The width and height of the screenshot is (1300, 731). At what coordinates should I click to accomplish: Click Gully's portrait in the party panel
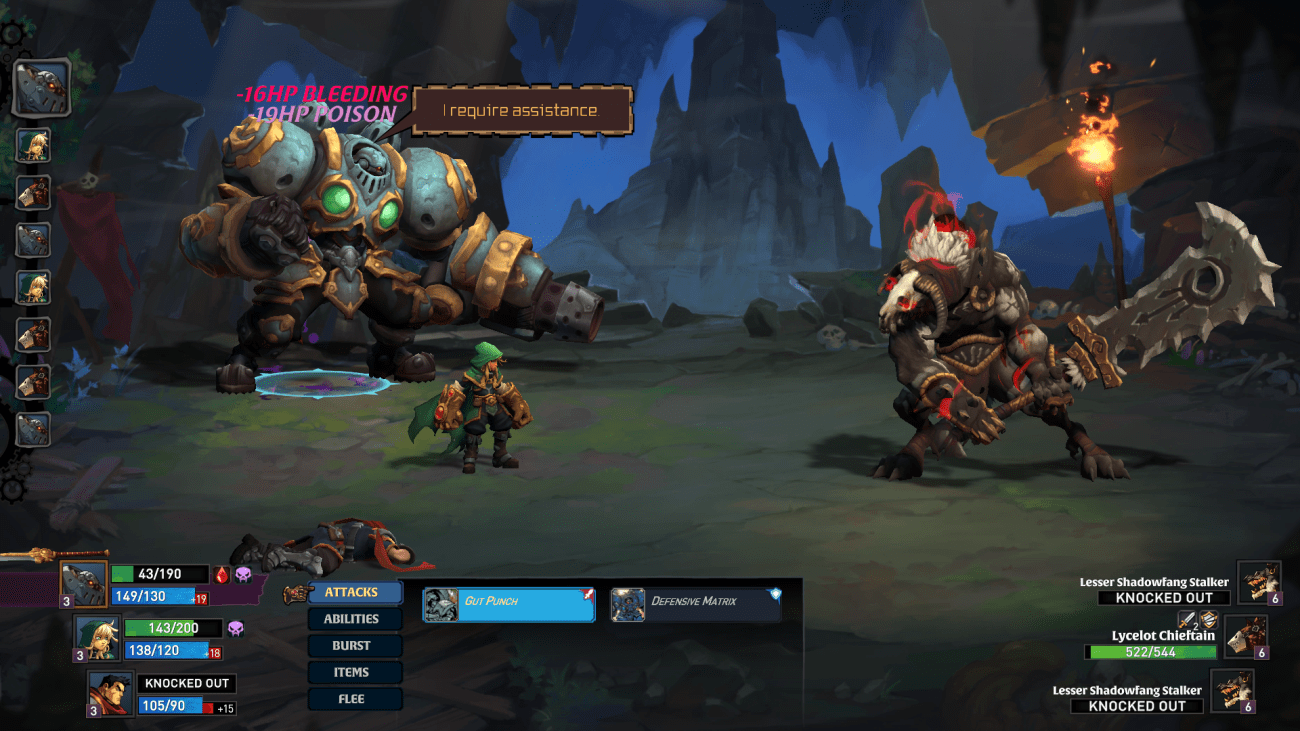(96, 638)
